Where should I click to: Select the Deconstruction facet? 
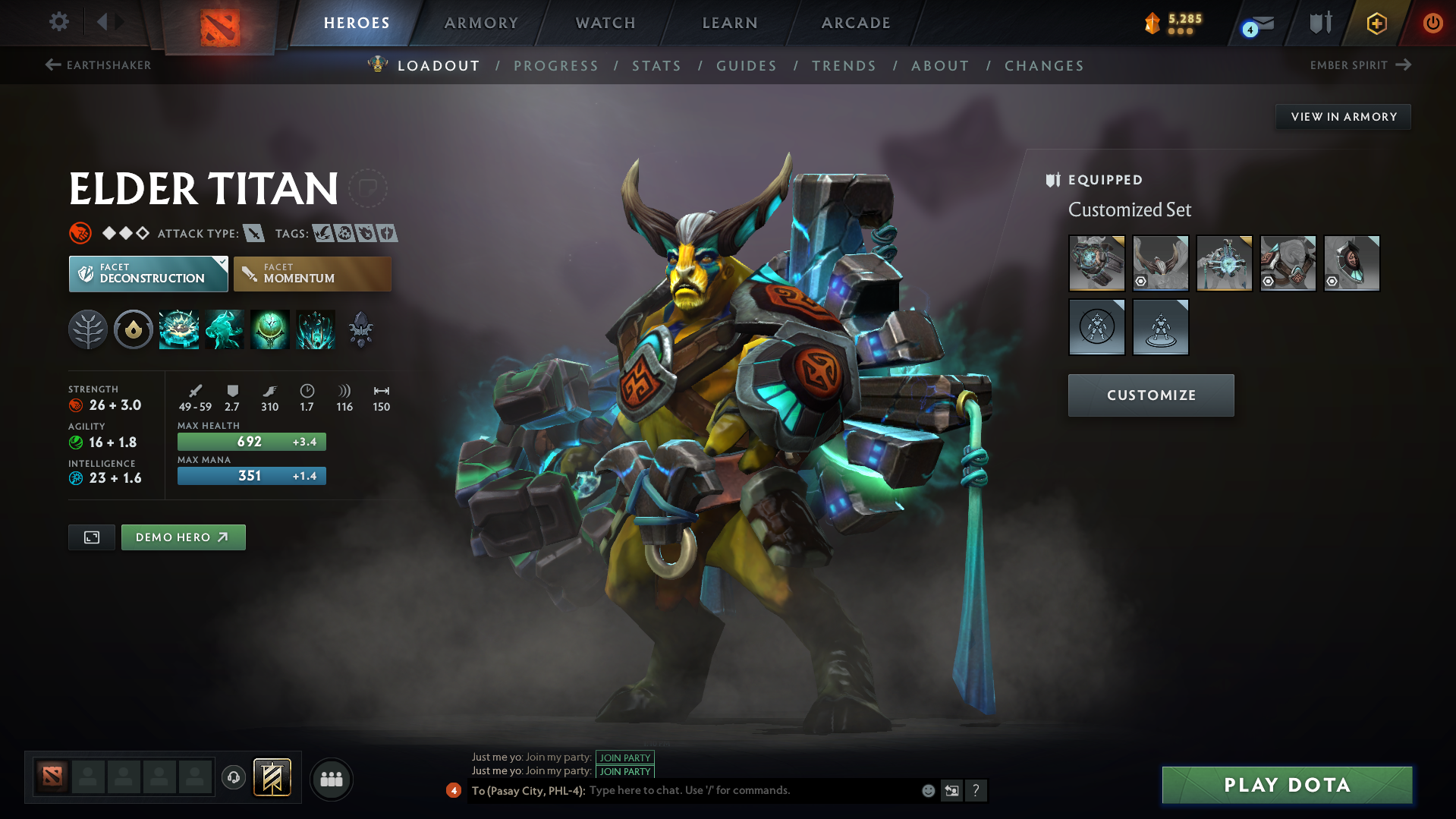[x=148, y=273]
